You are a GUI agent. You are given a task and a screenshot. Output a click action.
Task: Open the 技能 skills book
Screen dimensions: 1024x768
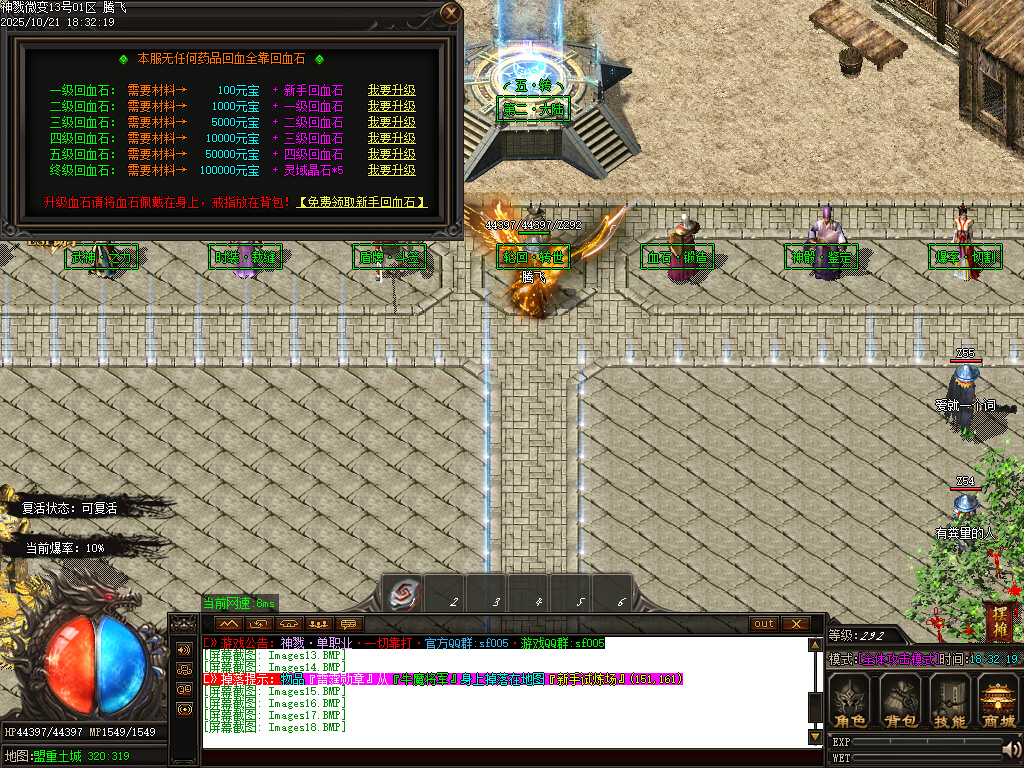click(949, 701)
